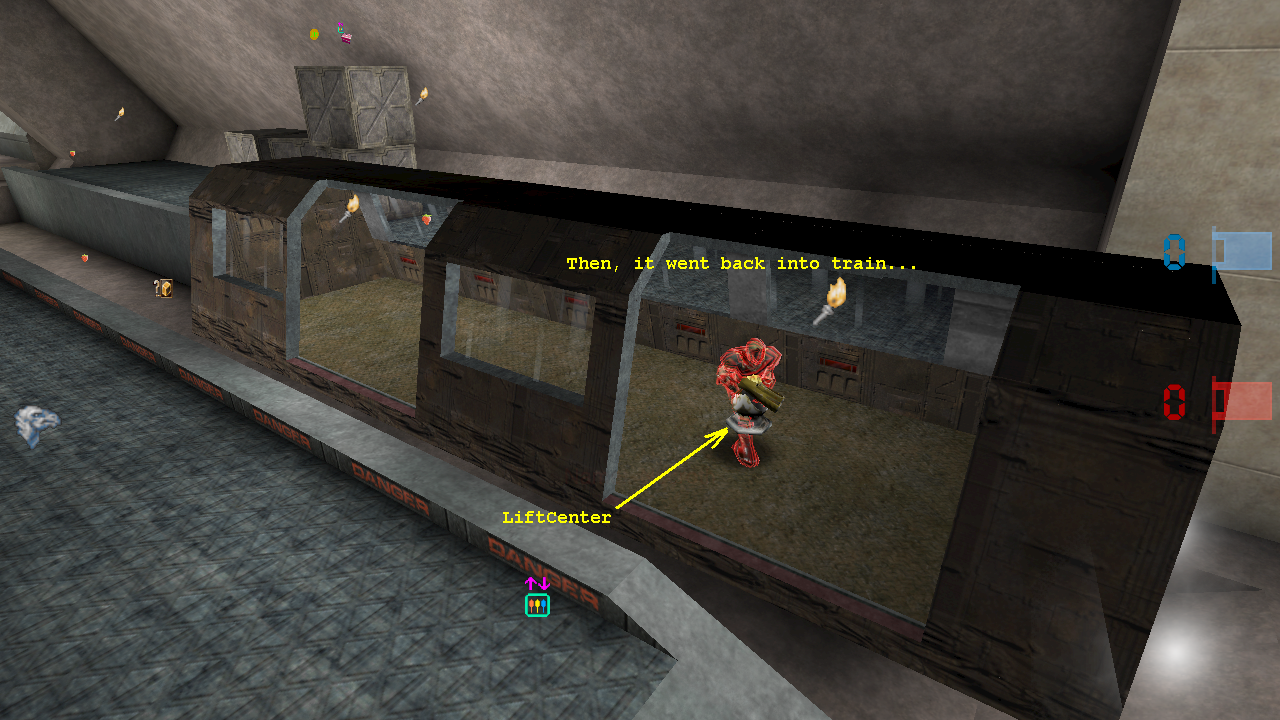Pick the ammo box with question mark
This screenshot has height=720, width=1280.
pos(165,290)
